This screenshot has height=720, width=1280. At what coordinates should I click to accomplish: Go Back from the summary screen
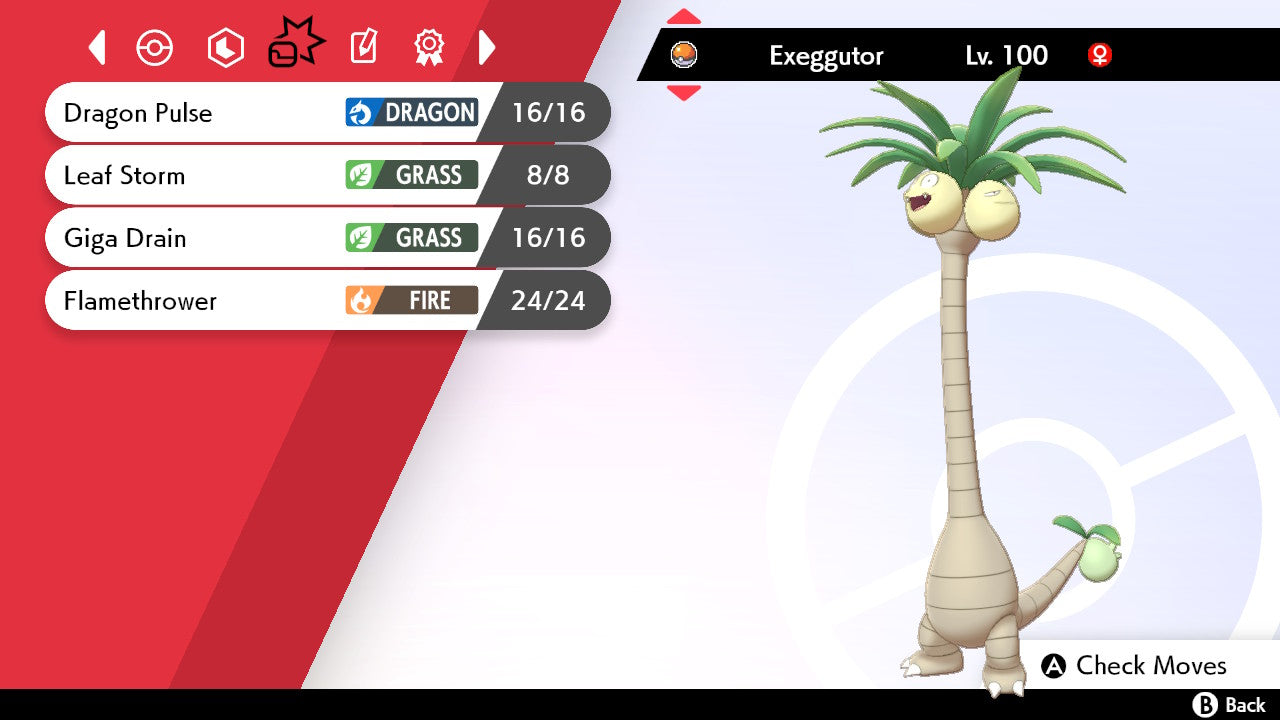[1230, 705]
